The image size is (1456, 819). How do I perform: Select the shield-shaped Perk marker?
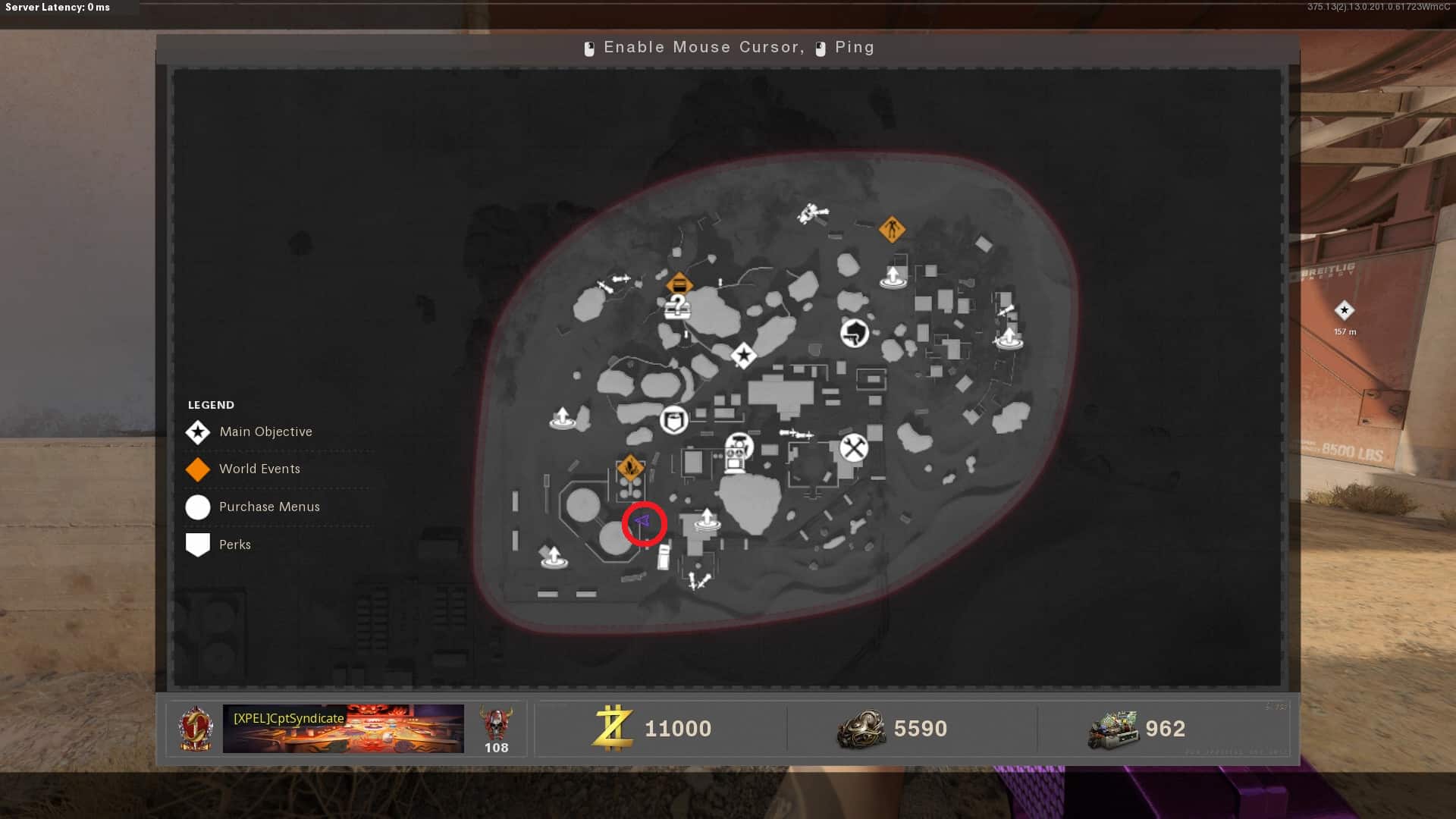(x=673, y=419)
